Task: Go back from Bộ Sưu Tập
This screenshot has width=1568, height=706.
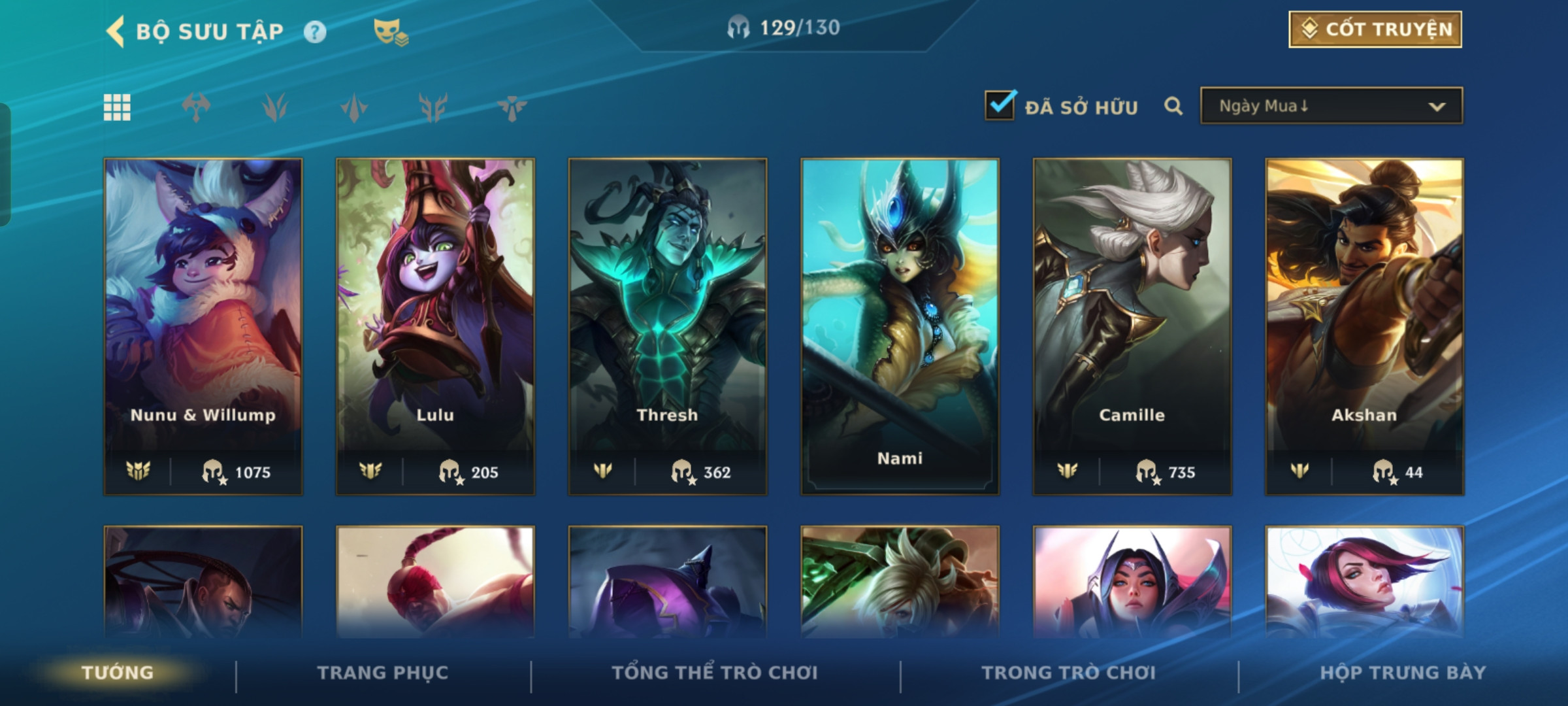Action: click(x=116, y=31)
